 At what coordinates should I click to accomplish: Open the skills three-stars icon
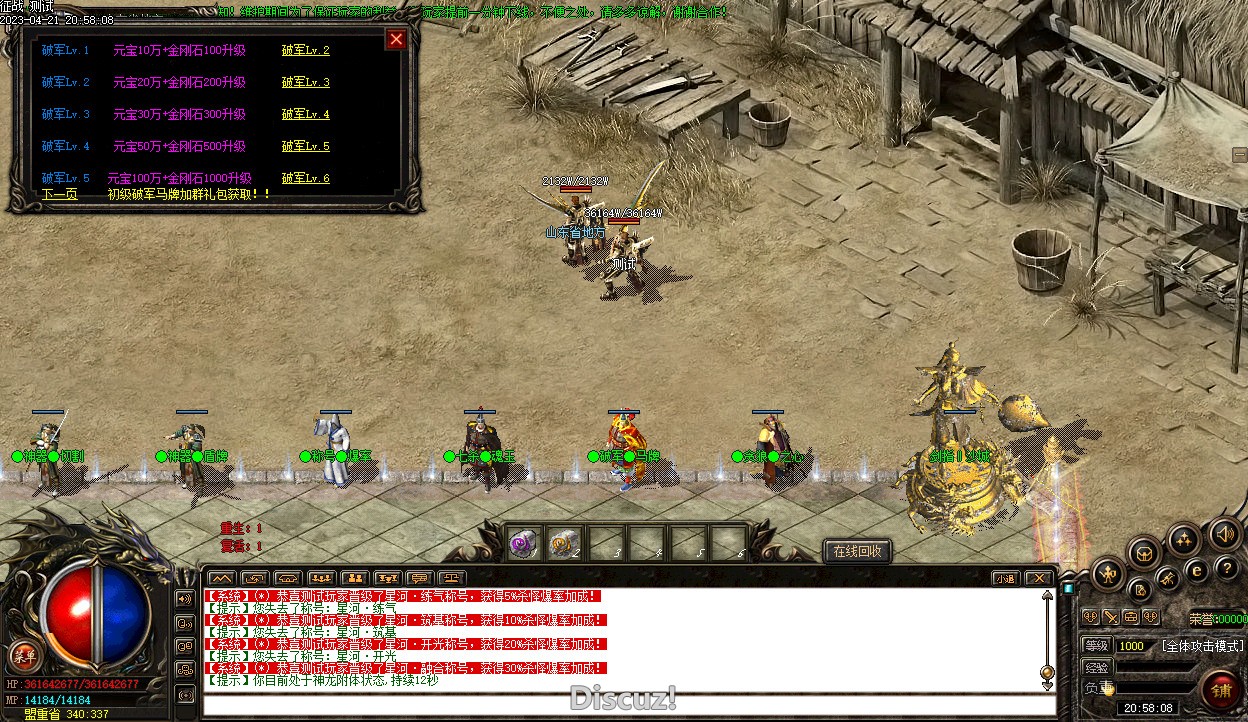point(1184,541)
